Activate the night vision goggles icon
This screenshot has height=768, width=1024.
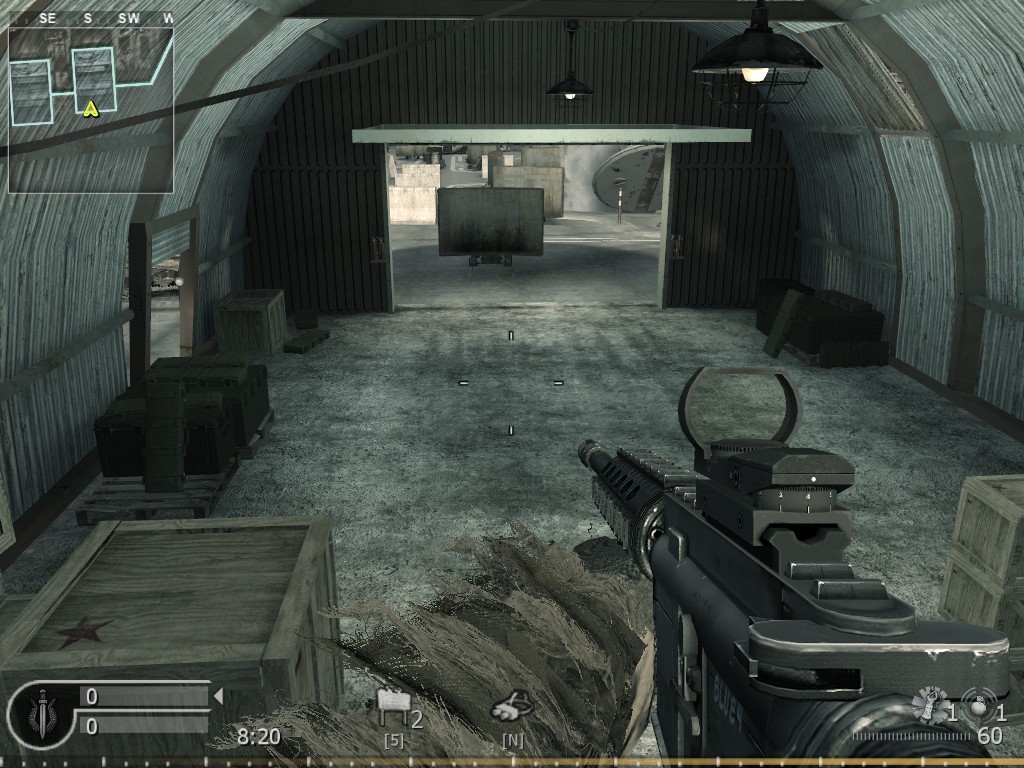click(x=509, y=708)
